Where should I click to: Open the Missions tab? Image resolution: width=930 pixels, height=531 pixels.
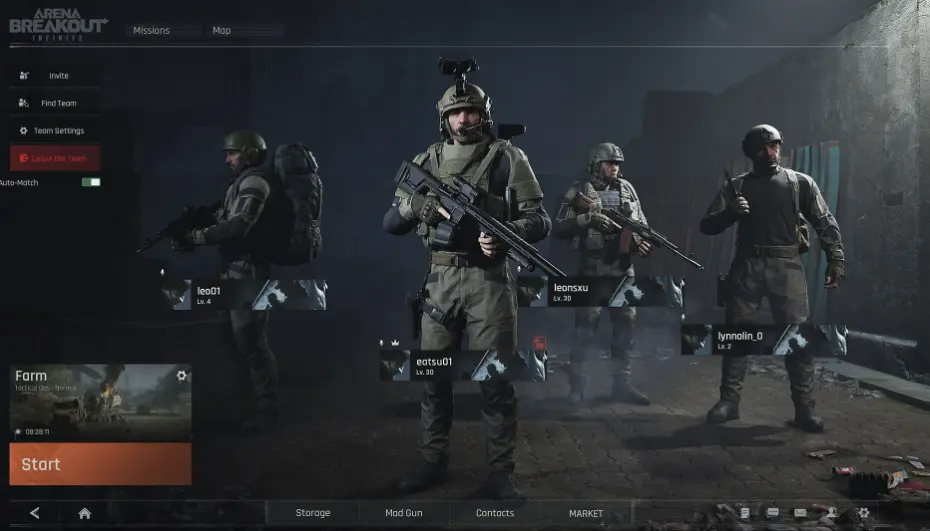(152, 31)
